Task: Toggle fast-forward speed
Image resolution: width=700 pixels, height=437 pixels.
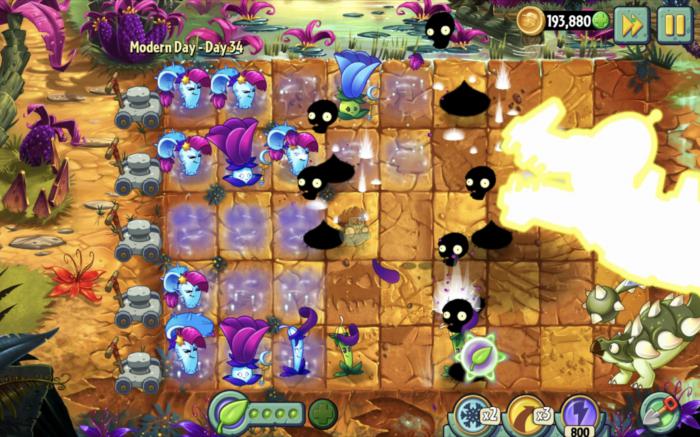Action: click(631, 23)
